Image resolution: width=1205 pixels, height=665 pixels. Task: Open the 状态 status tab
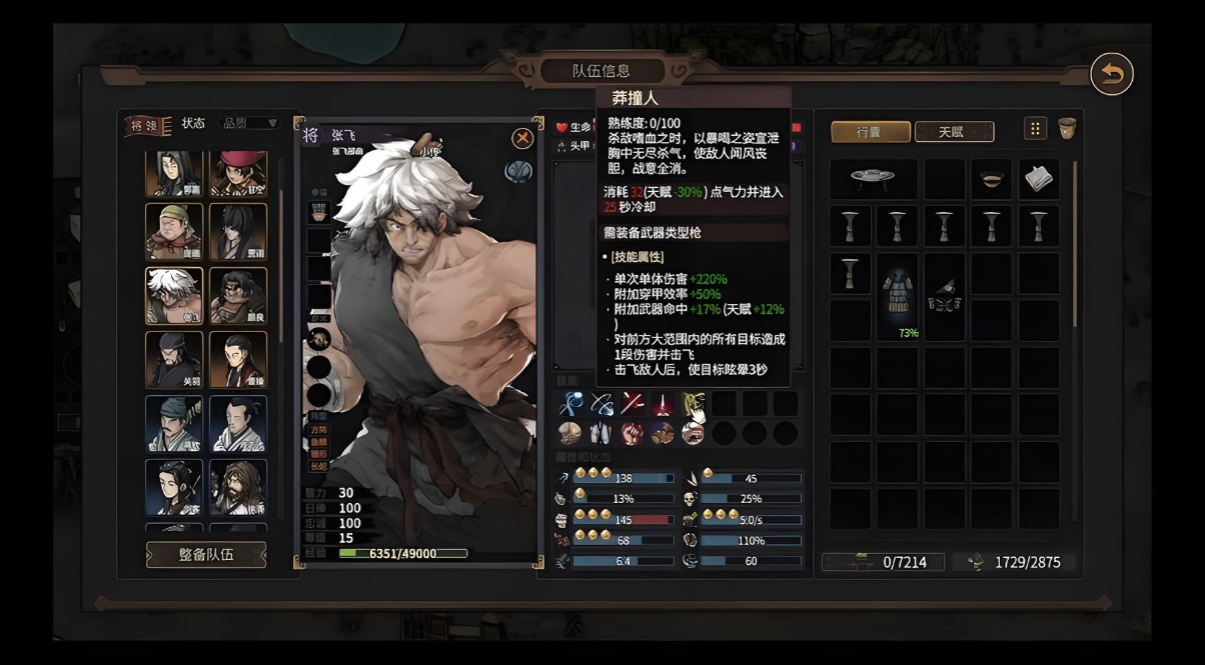[193, 123]
